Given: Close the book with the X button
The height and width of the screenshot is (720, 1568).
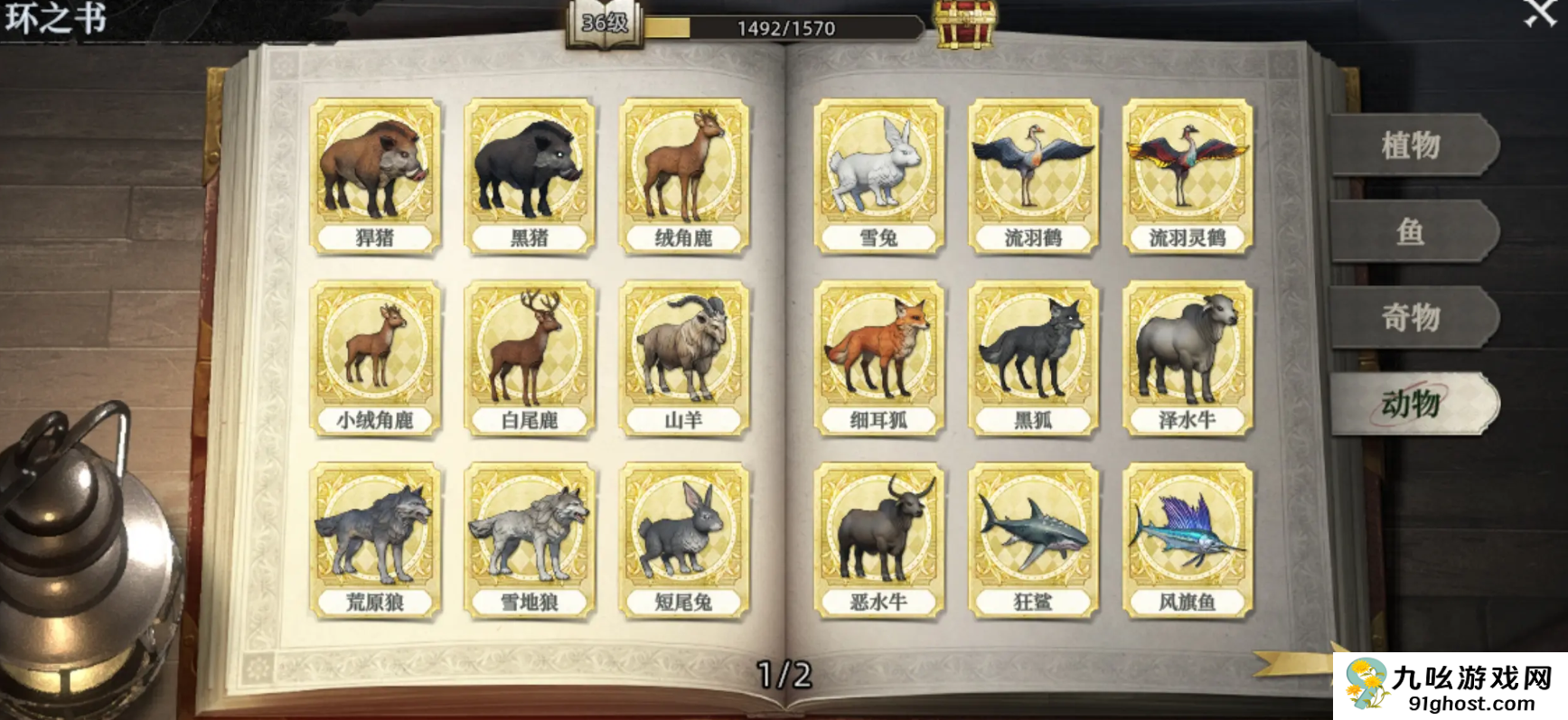Looking at the screenshot, I should pos(1539,13).
